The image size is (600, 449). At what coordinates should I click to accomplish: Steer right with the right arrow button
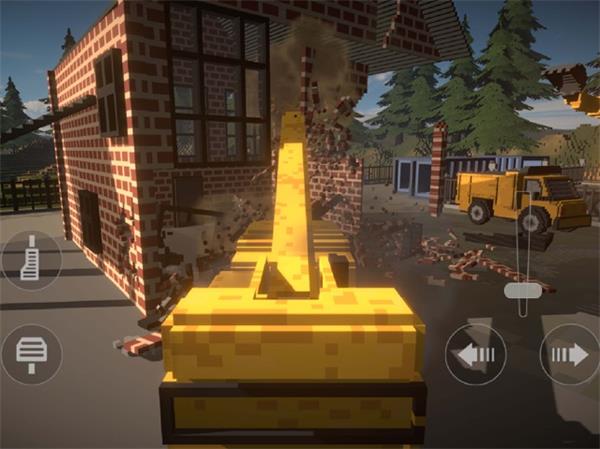(x=568, y=354)
